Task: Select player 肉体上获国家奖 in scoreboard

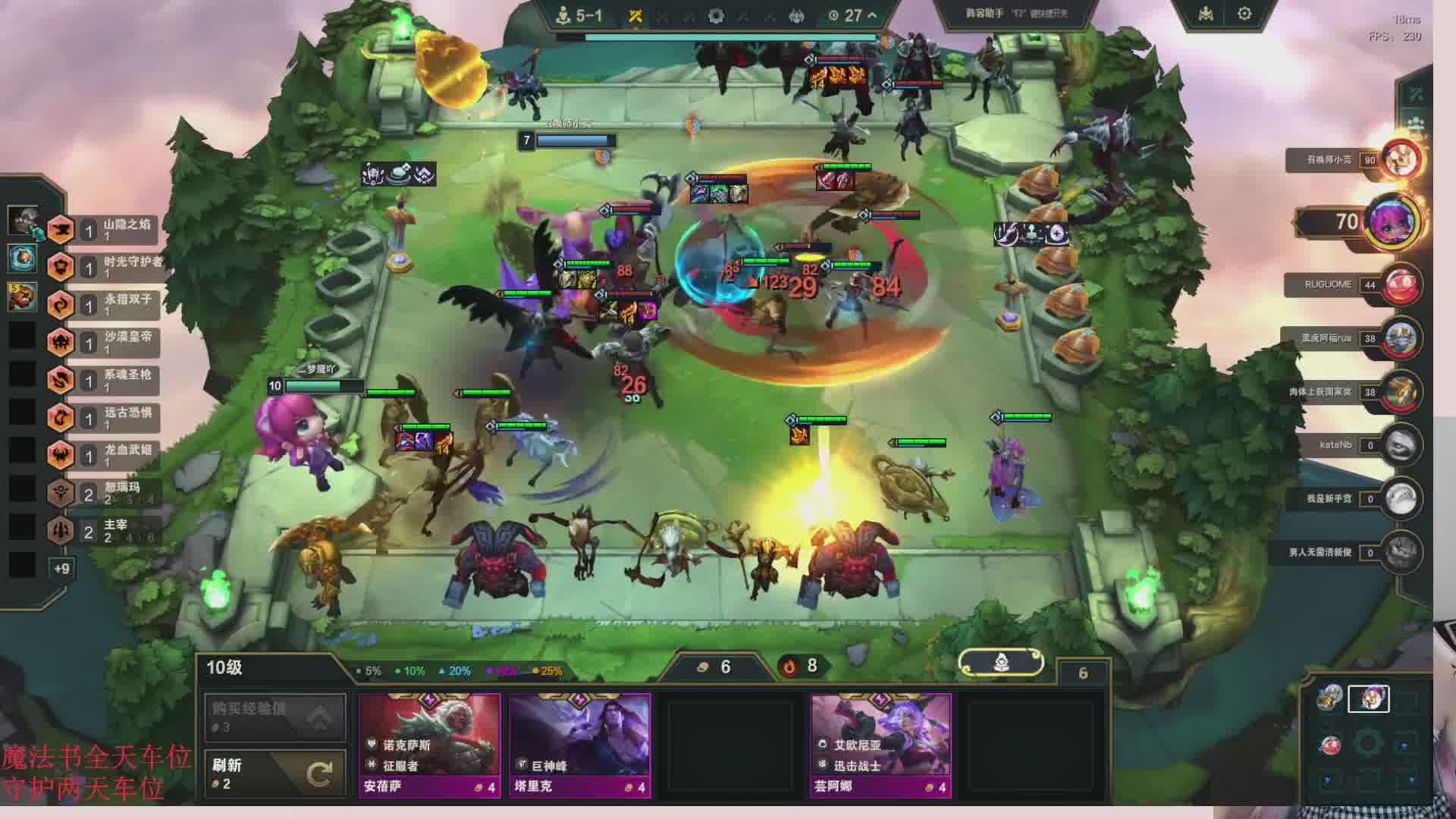Action: click(x=1400, y=392)
